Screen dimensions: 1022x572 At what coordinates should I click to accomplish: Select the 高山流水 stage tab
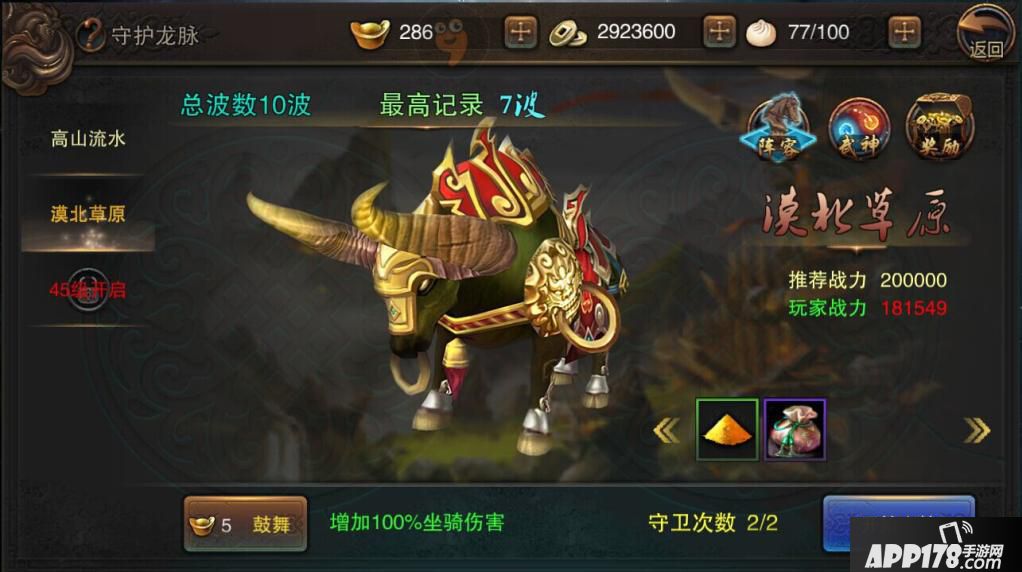coord(88,139)
